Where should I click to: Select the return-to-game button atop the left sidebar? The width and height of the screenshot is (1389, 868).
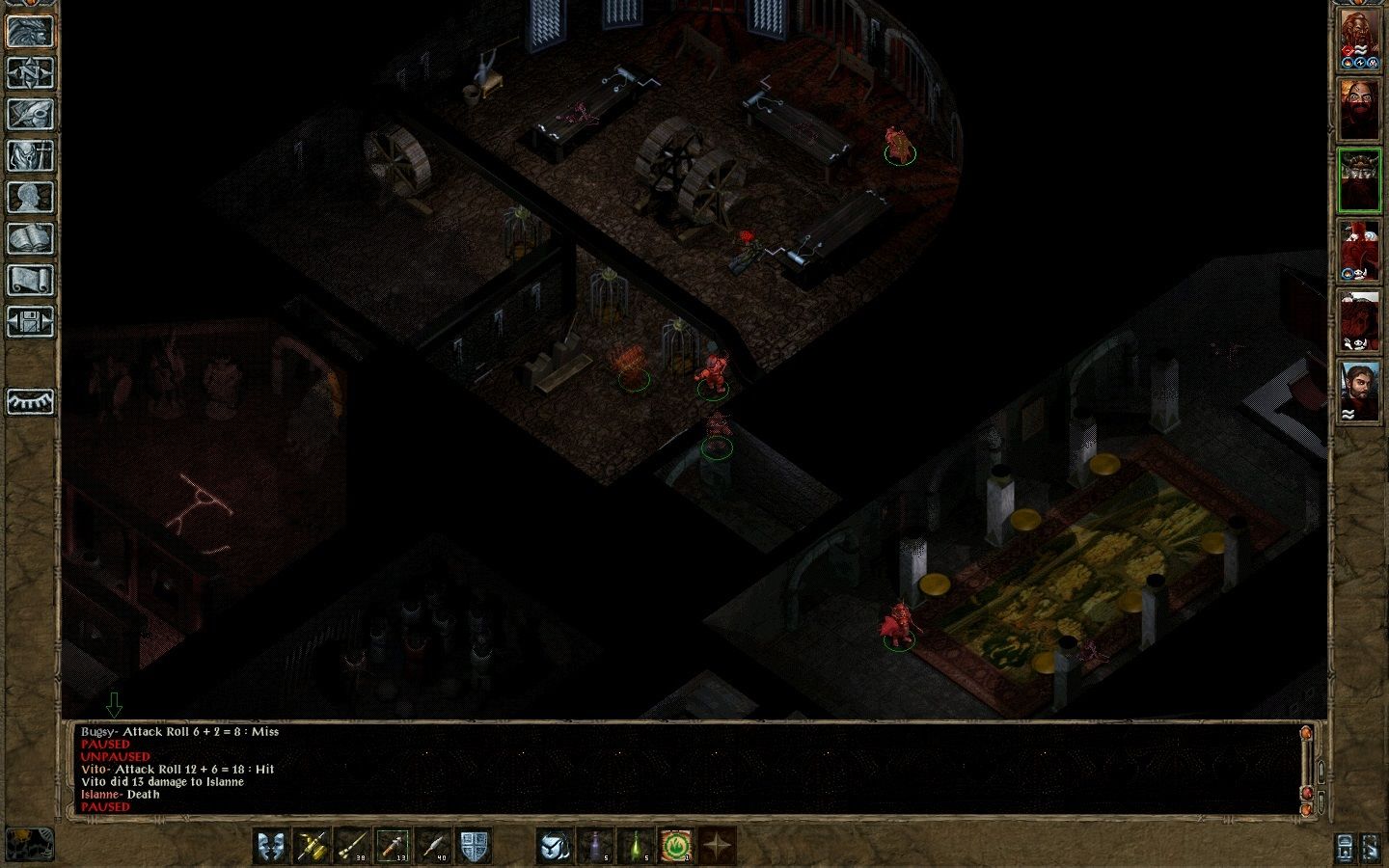[x=30, y=31]
